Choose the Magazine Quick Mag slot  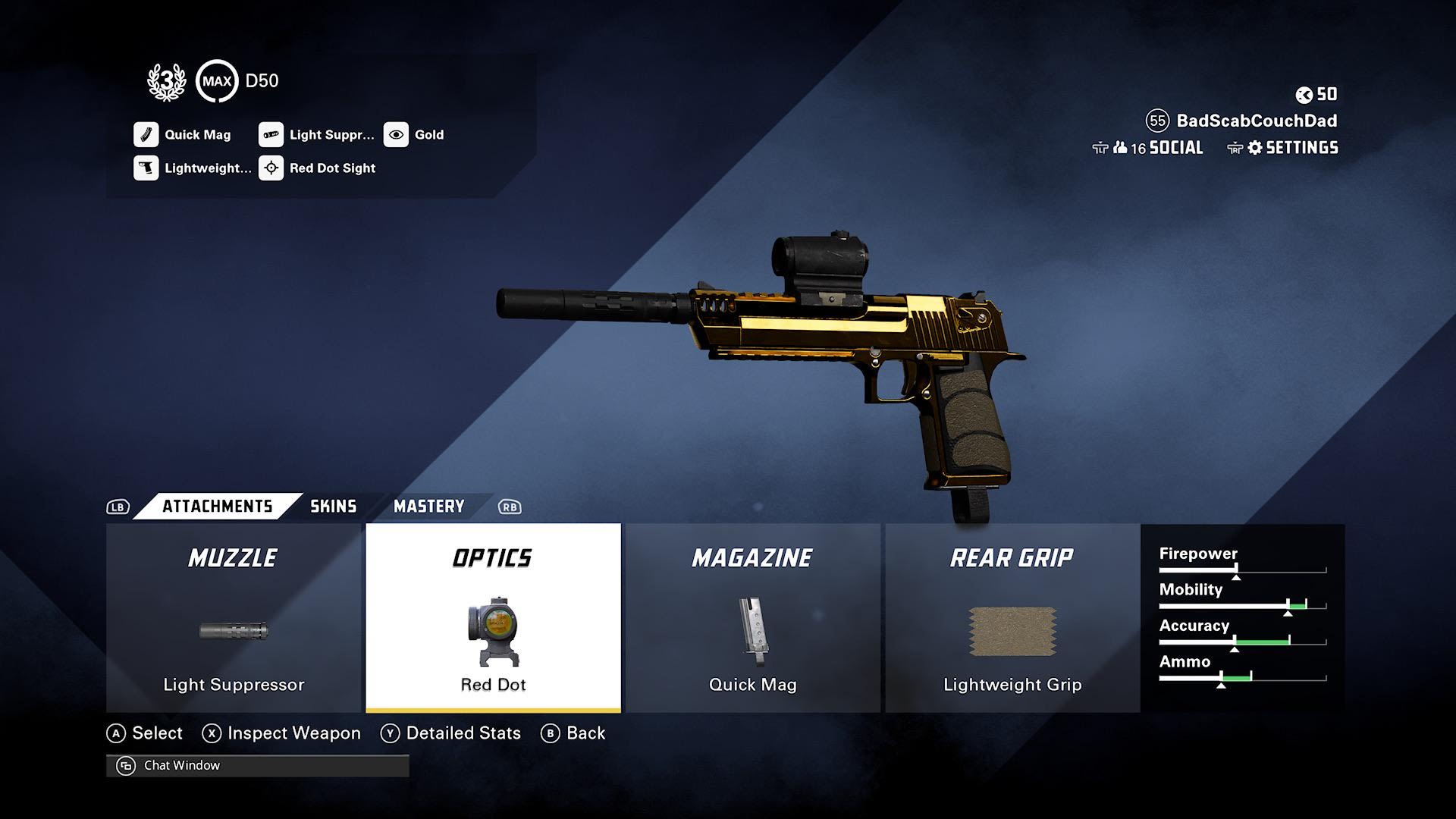(752, 618)
